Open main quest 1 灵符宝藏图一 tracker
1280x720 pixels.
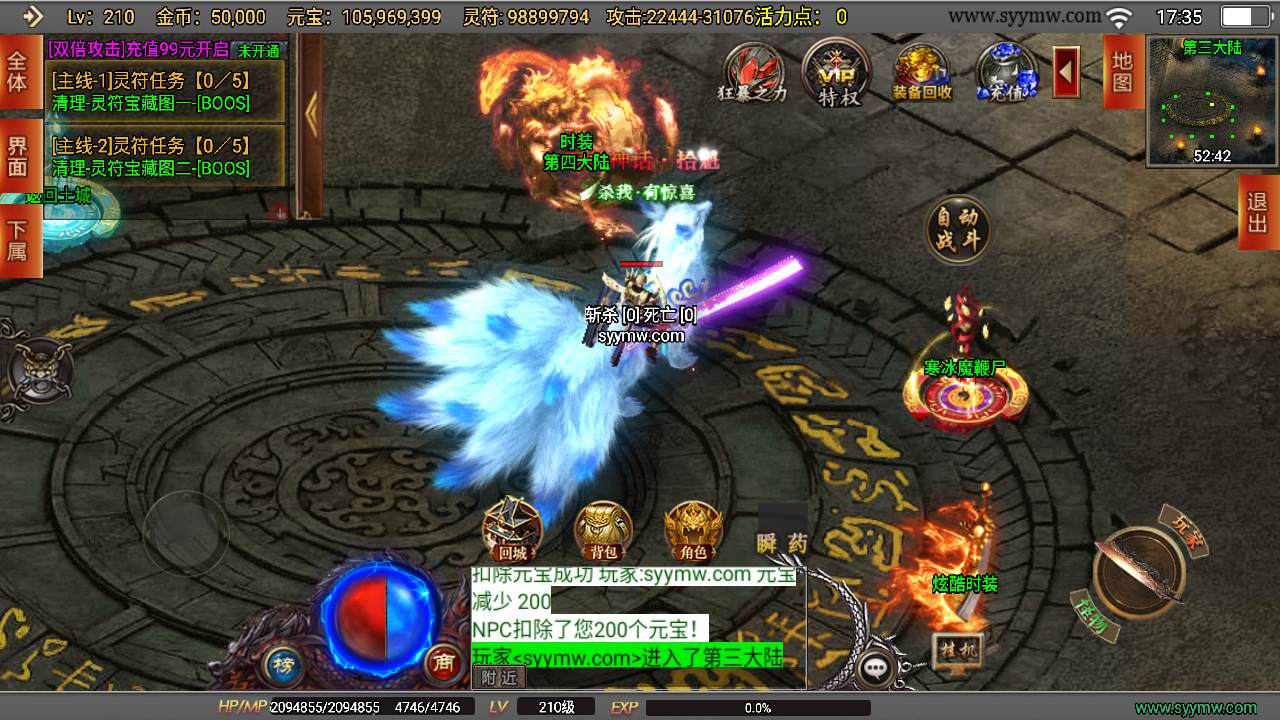click(x=165, y=92)
